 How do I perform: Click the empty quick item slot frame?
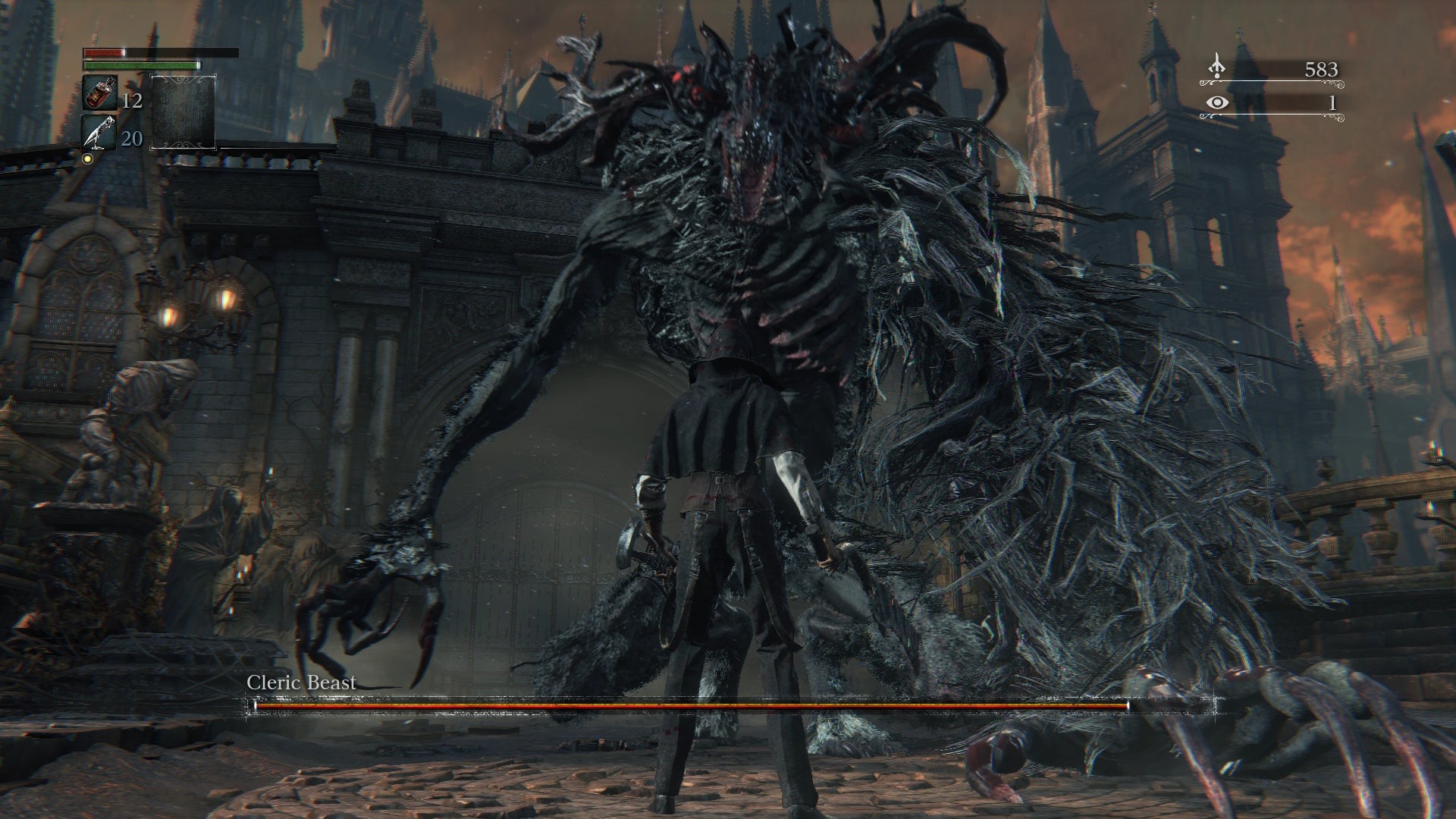184,111
